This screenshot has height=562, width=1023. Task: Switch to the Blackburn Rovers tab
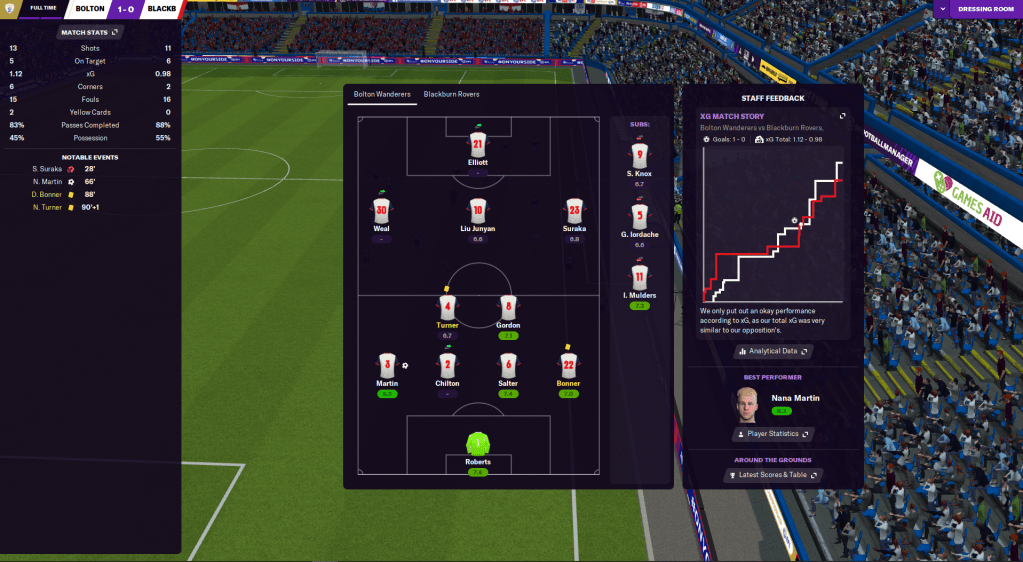(x=451, y=94)
